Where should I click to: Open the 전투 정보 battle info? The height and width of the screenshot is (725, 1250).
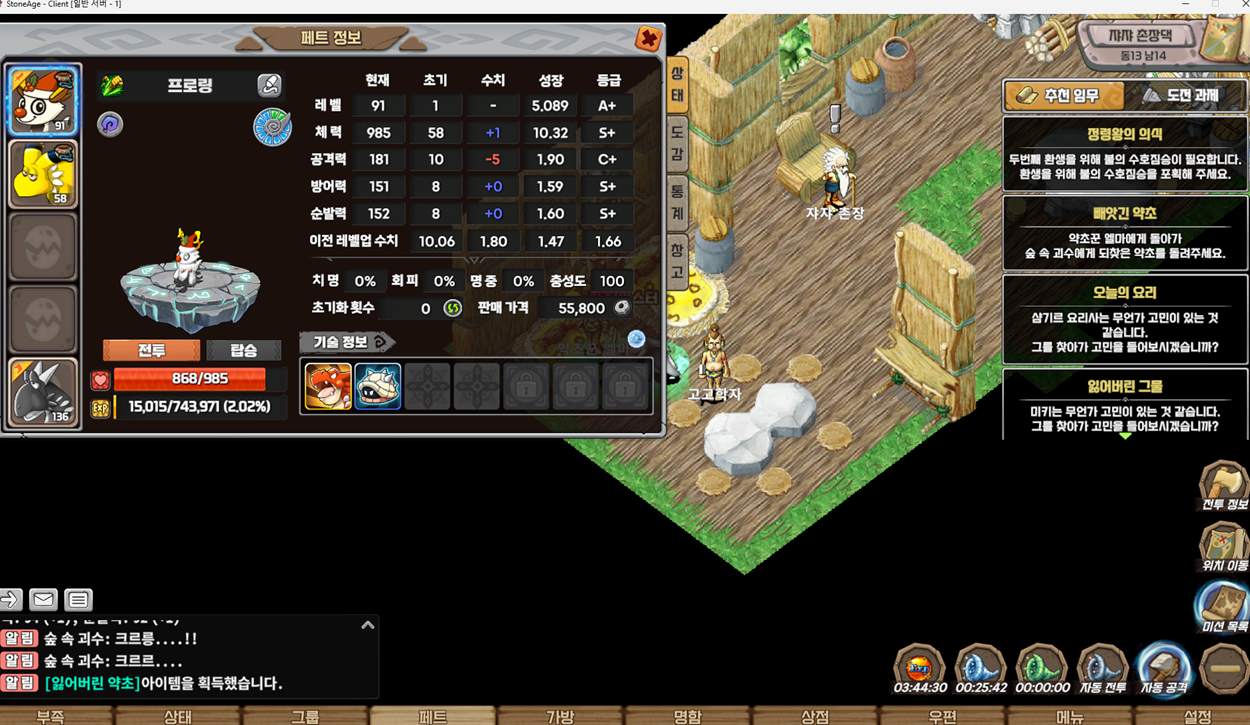1224,487
